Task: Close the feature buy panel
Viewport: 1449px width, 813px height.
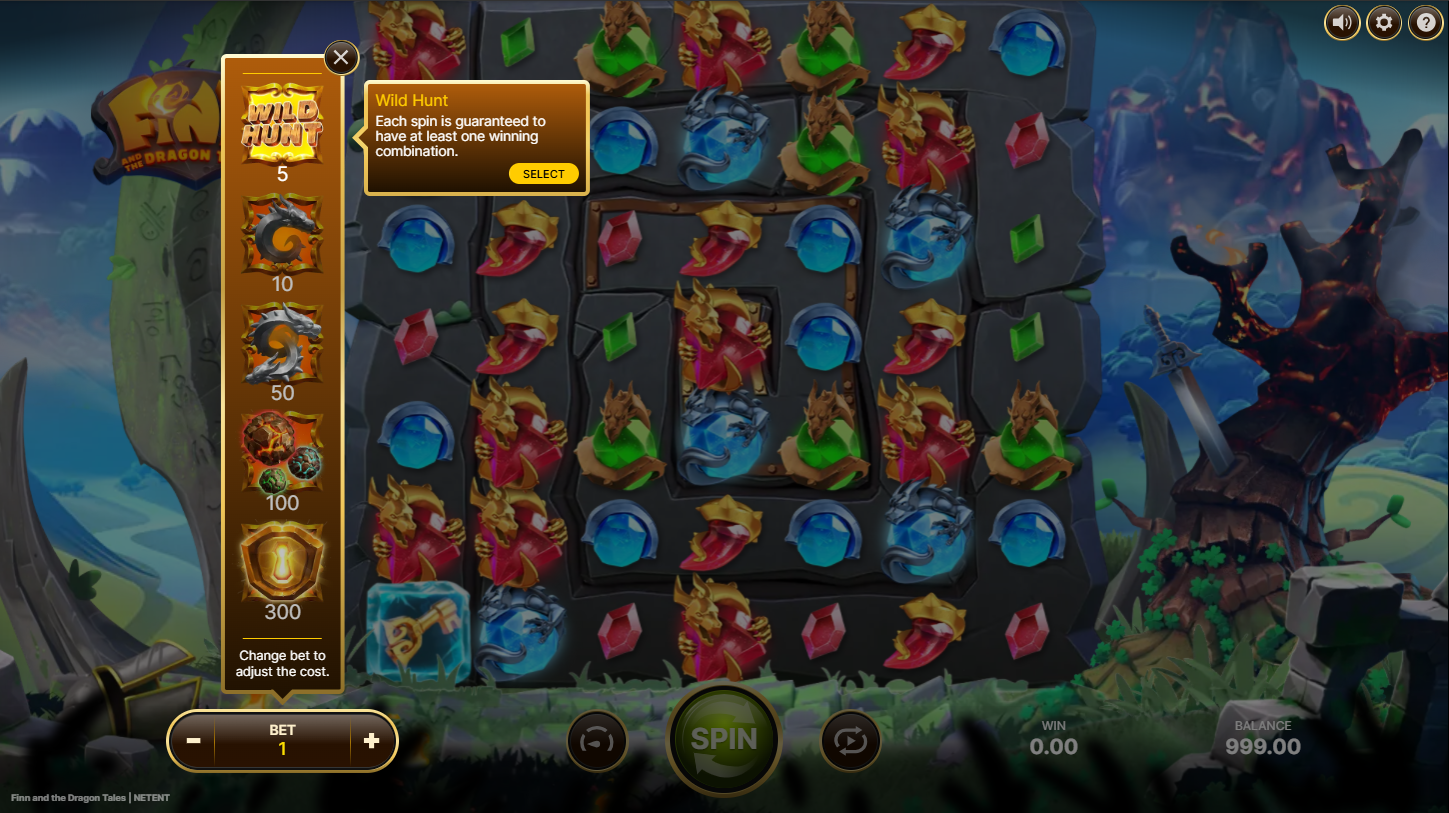Action: tap(341, 58)
